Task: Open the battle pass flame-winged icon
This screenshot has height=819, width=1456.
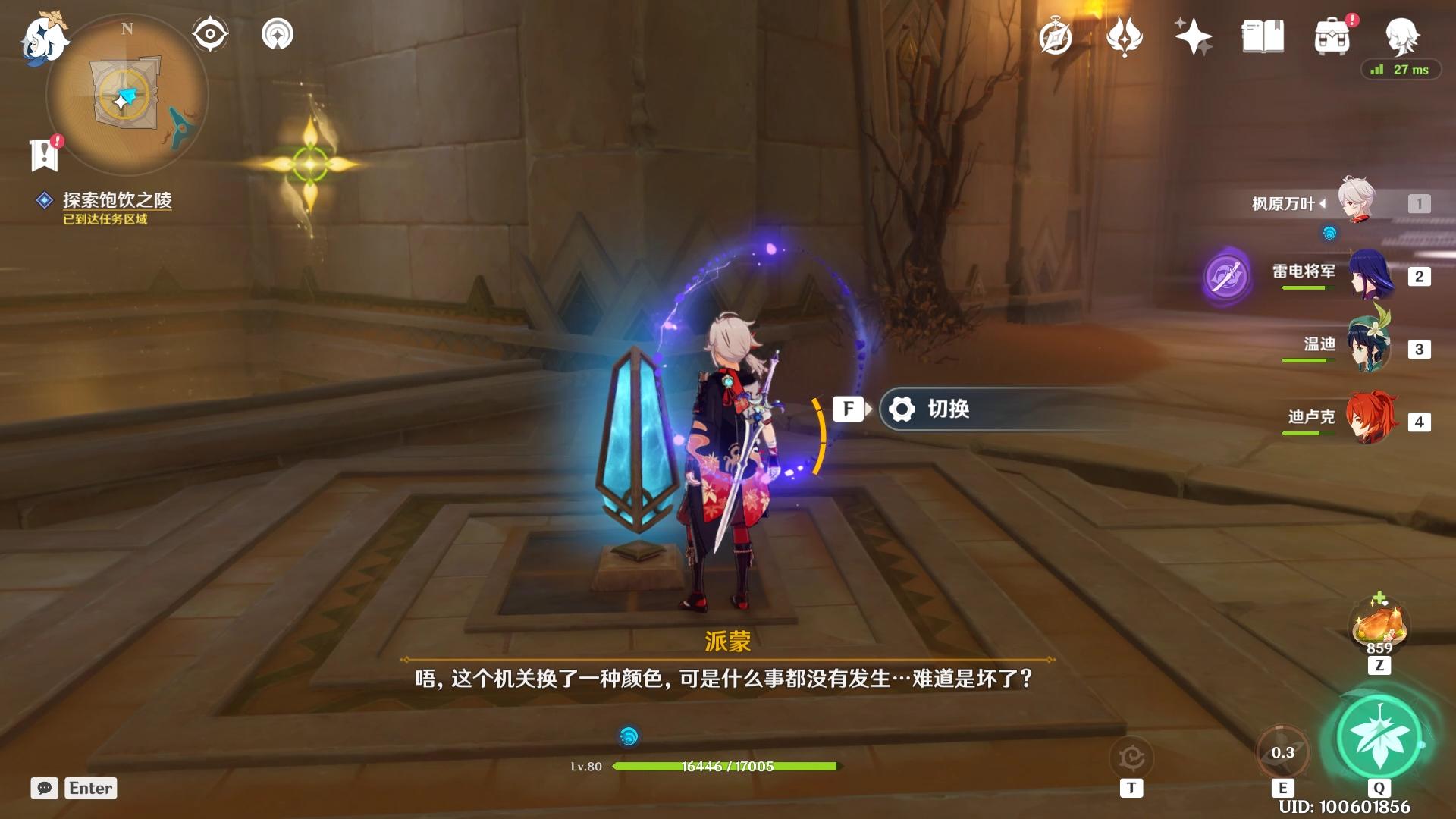Action: [1124, 36]
